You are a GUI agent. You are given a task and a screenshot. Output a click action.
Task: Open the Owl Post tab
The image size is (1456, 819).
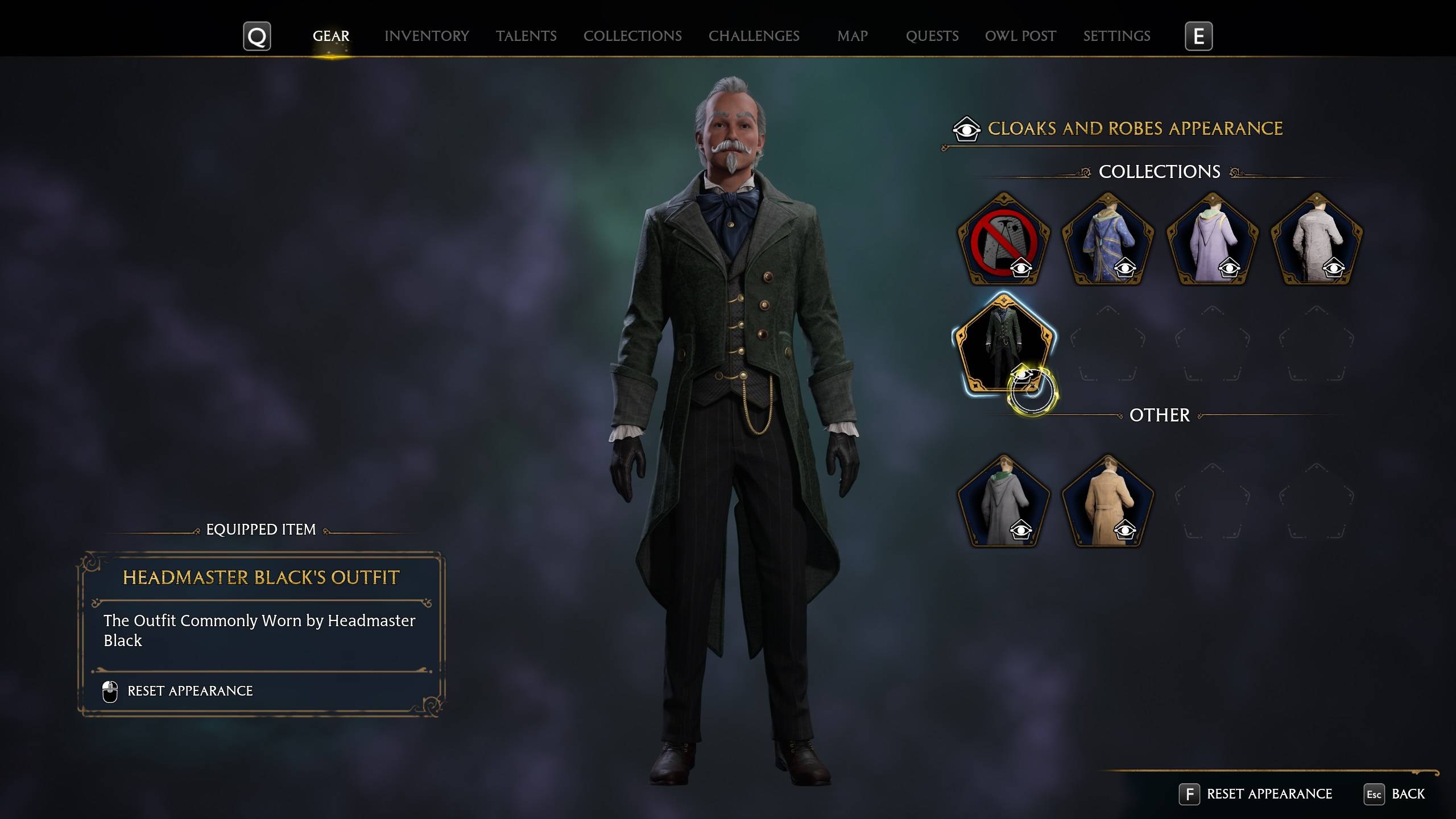pyautogui.click(x=1020, y=36)
